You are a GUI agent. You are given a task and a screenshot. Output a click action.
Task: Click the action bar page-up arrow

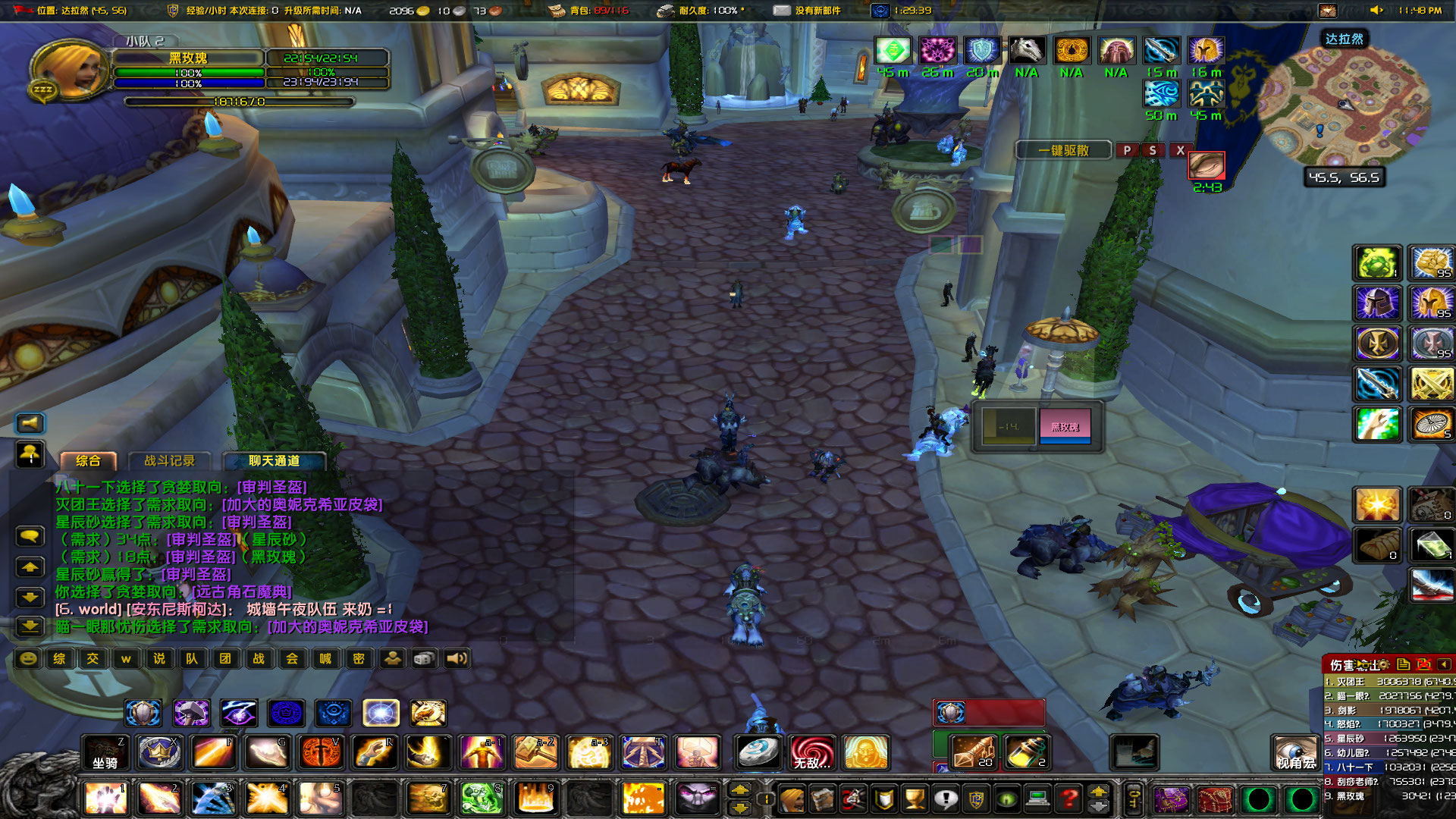[1099, 792]
